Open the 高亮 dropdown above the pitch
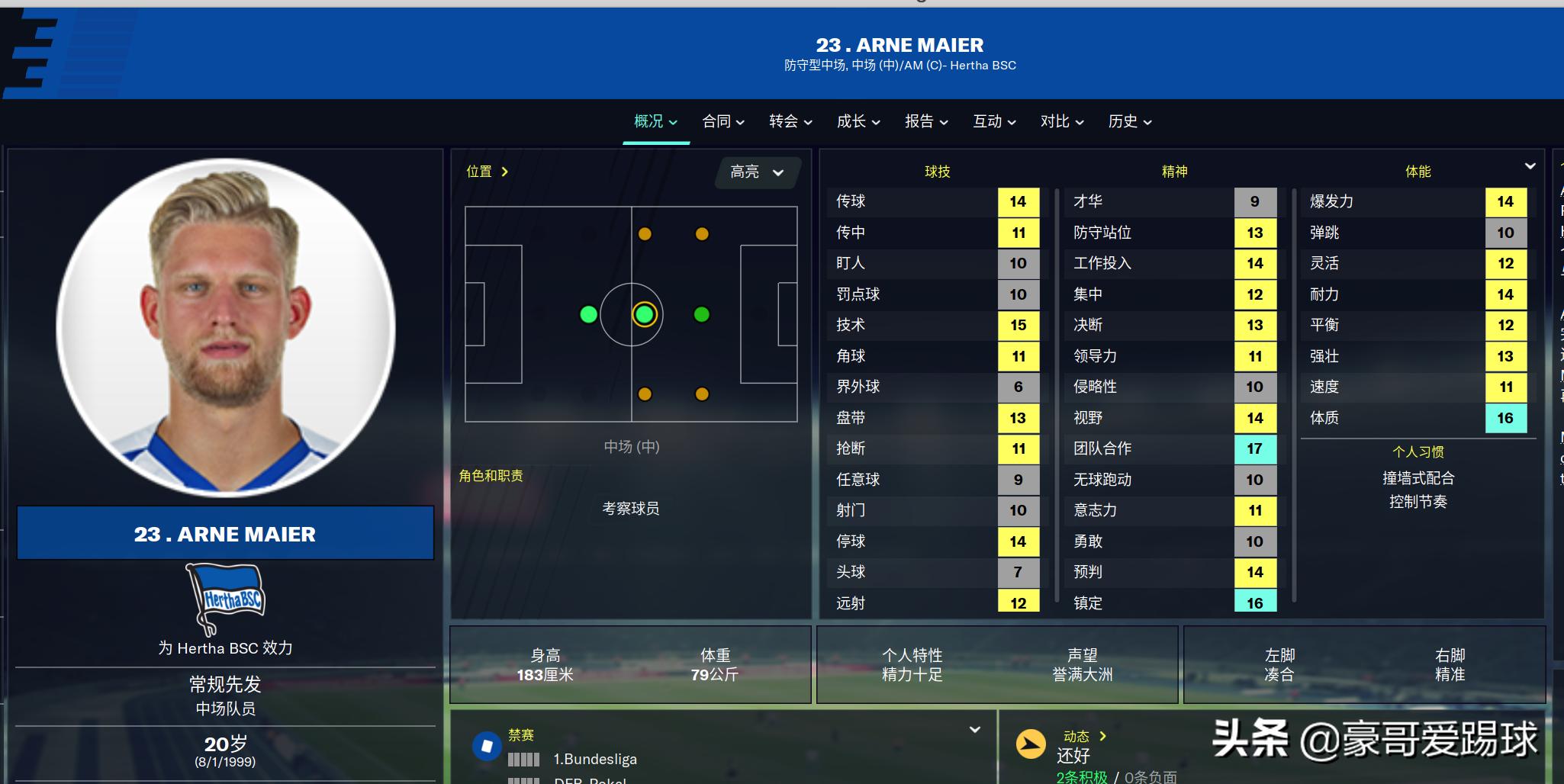 click(x=756, y=172)
